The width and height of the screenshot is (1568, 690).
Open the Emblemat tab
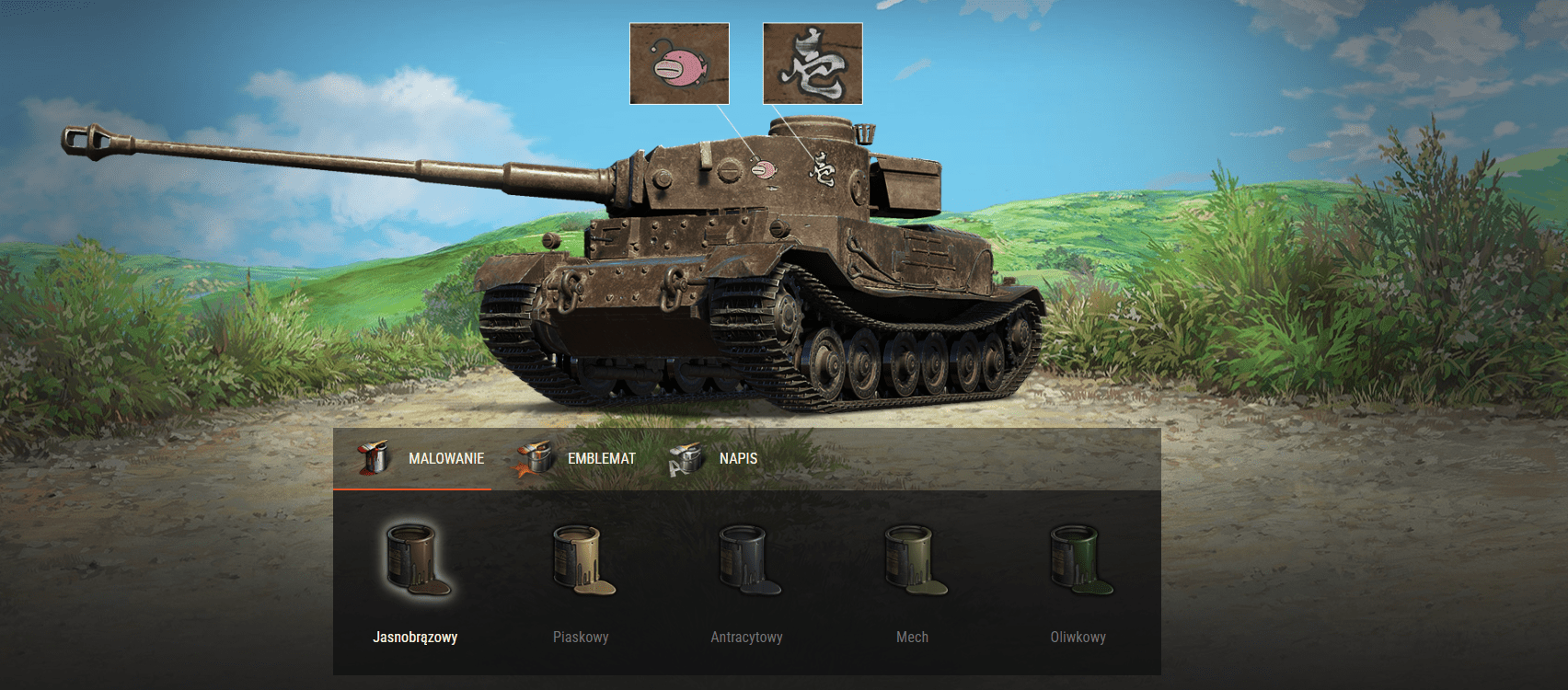(x=577, y=458)
